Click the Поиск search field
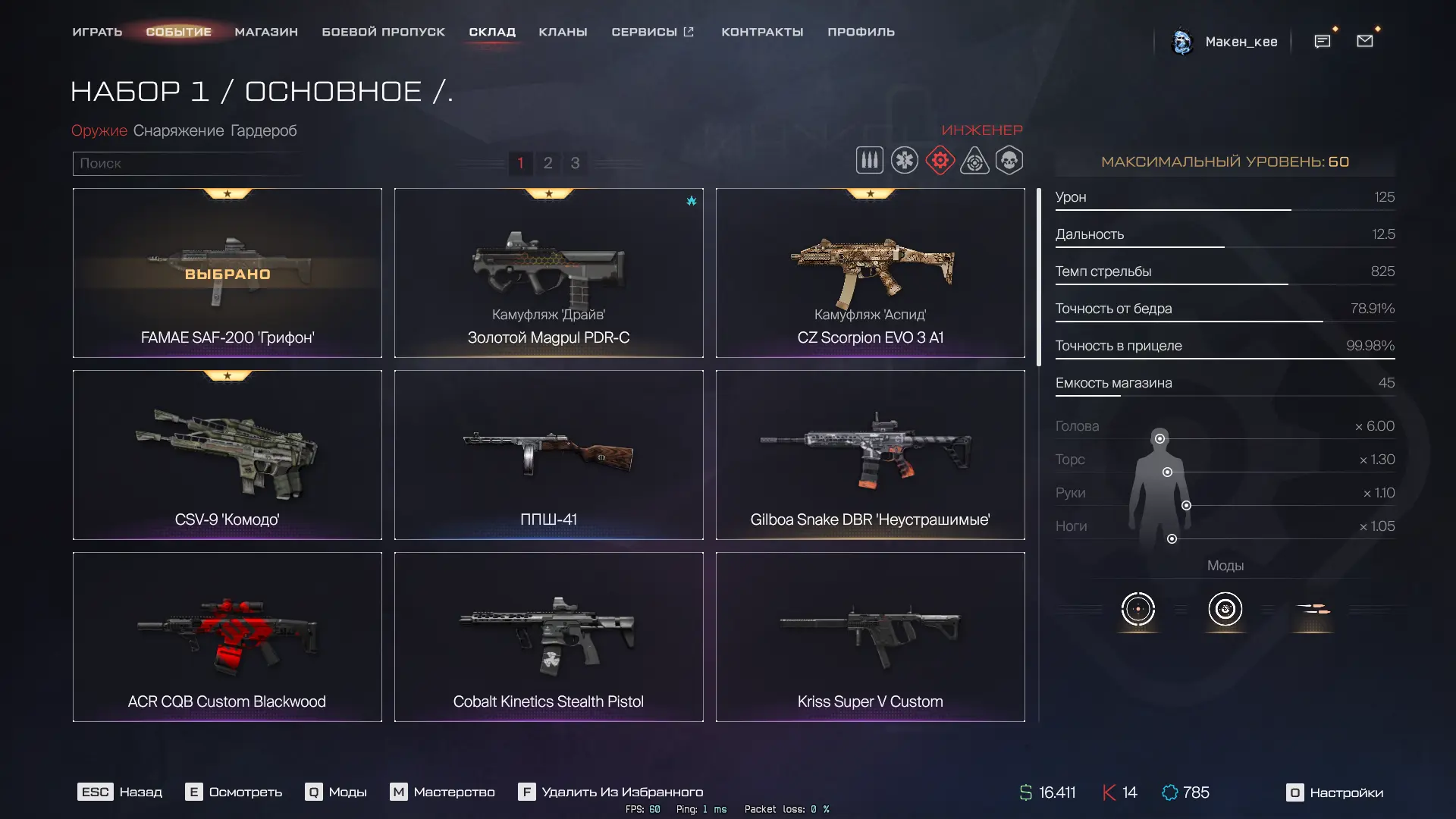 186,163
